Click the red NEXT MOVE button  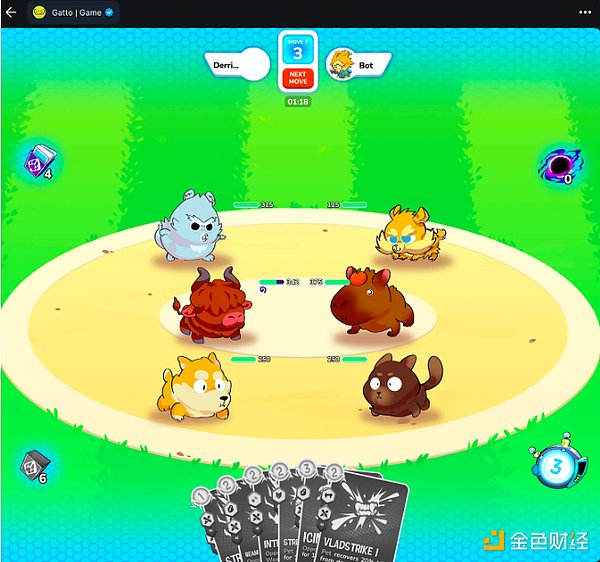(297, 78)
